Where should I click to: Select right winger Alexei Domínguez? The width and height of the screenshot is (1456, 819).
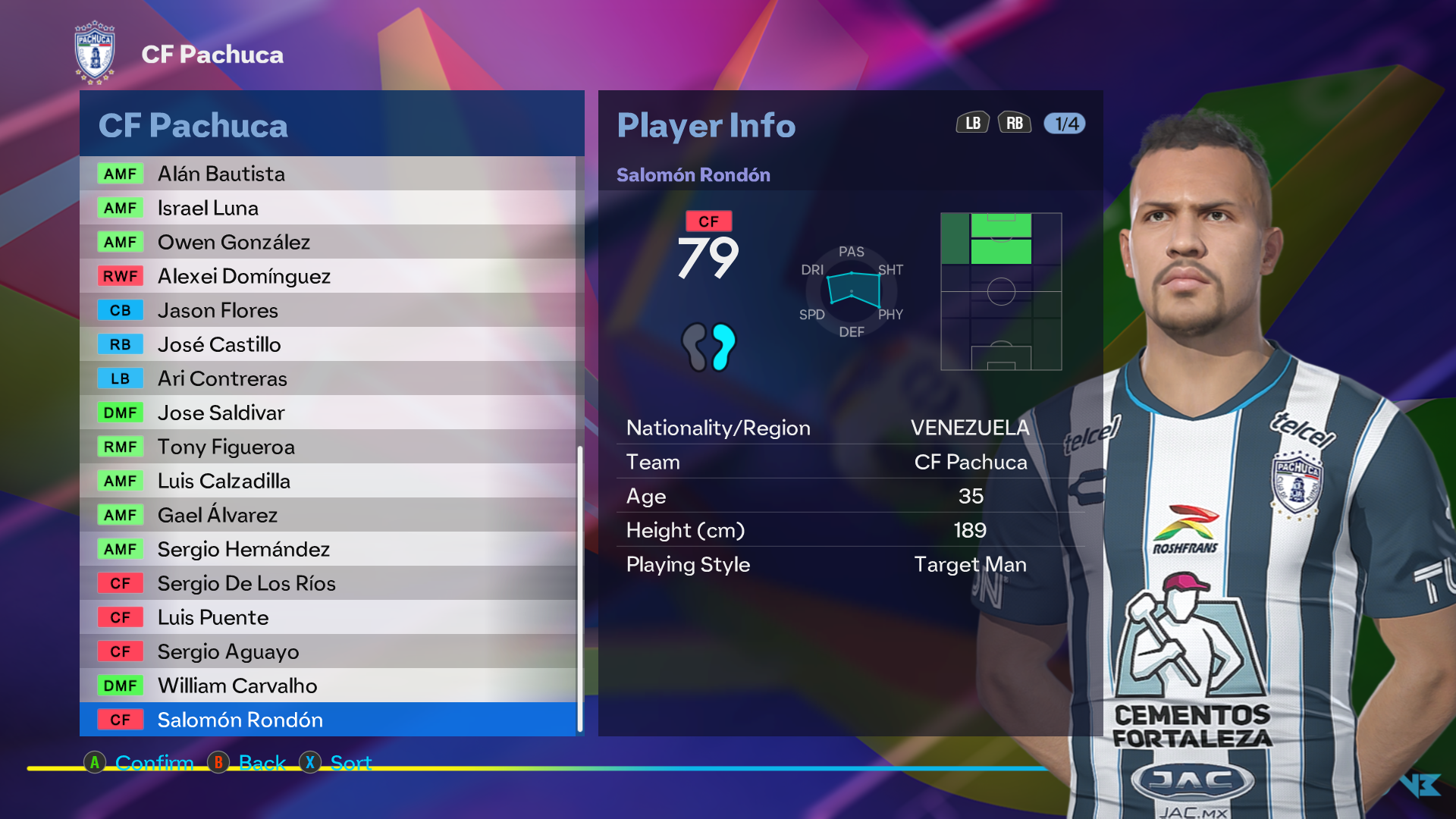point(328,276)
